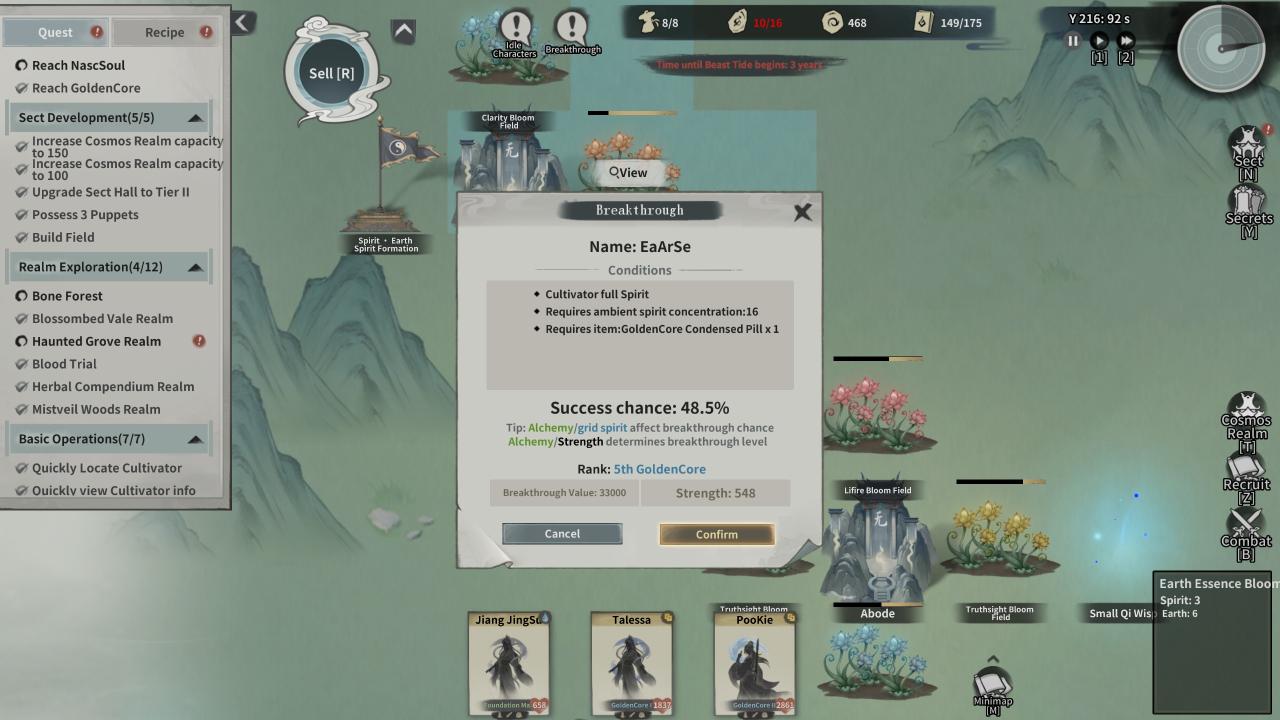Close the Breakthrough window with X

(802, 212)
